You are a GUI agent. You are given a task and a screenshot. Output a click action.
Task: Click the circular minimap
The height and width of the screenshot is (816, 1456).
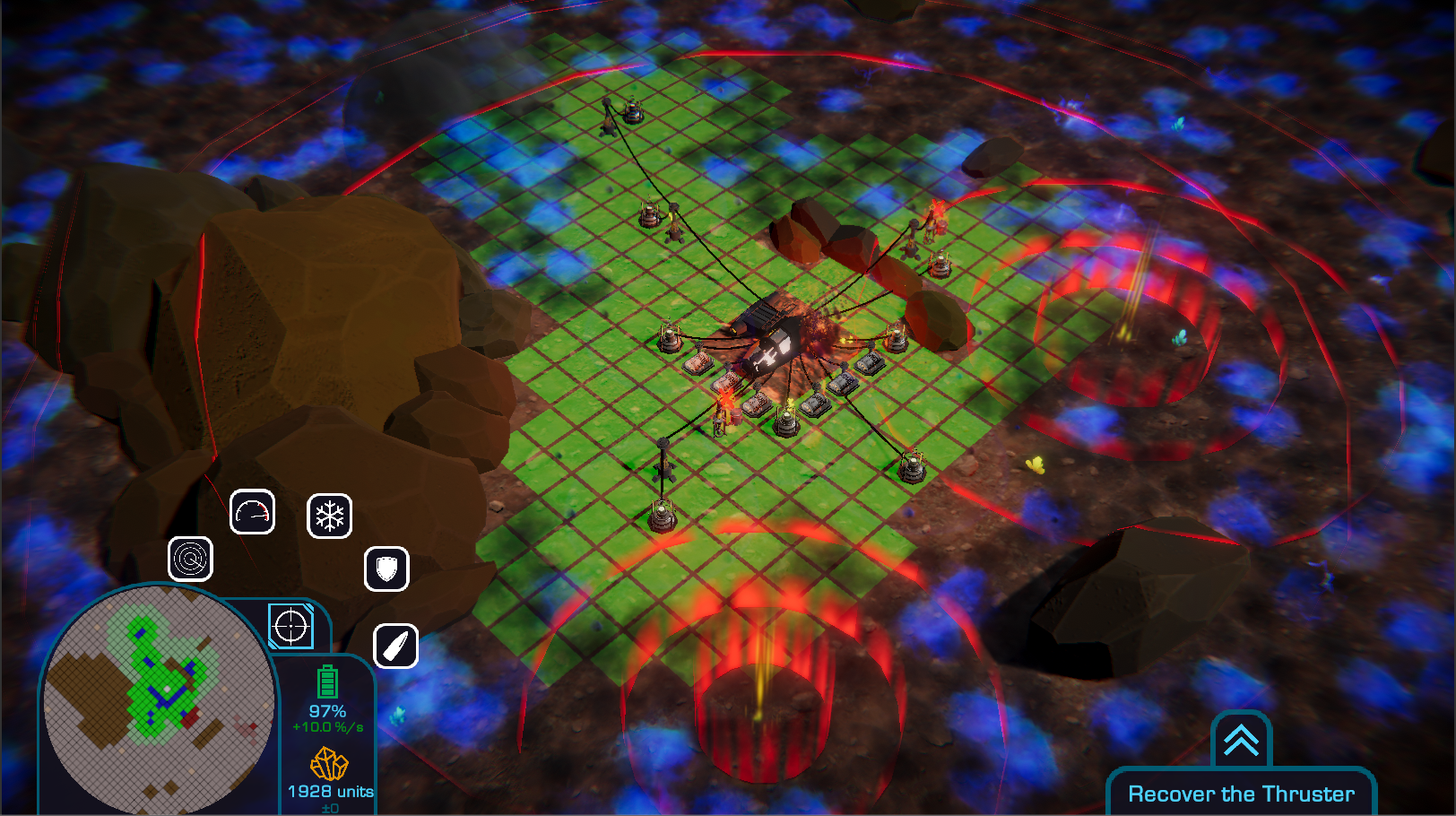(159, 699)
